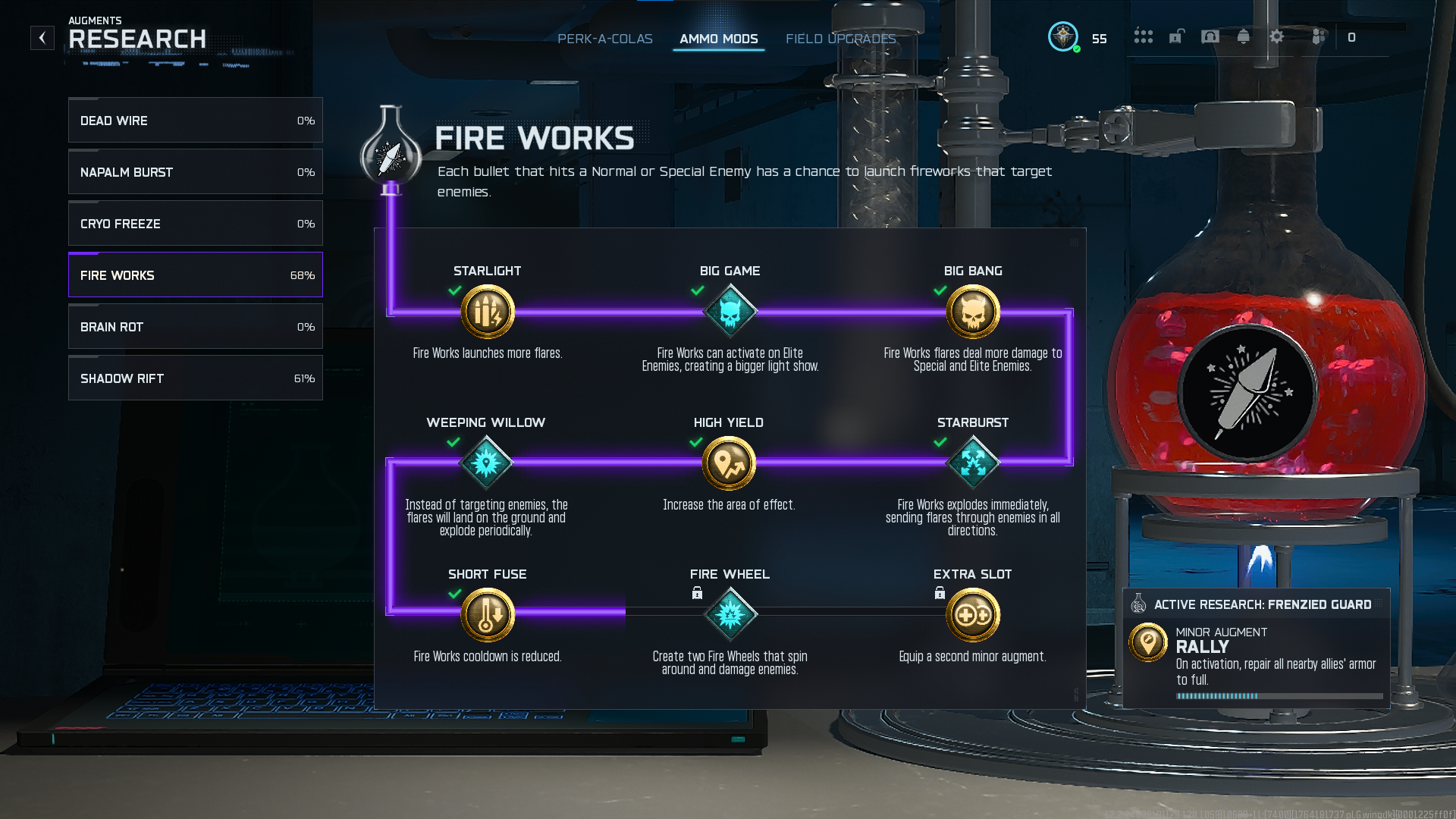
Task: Open the notifications bell
Action: 1244,36
